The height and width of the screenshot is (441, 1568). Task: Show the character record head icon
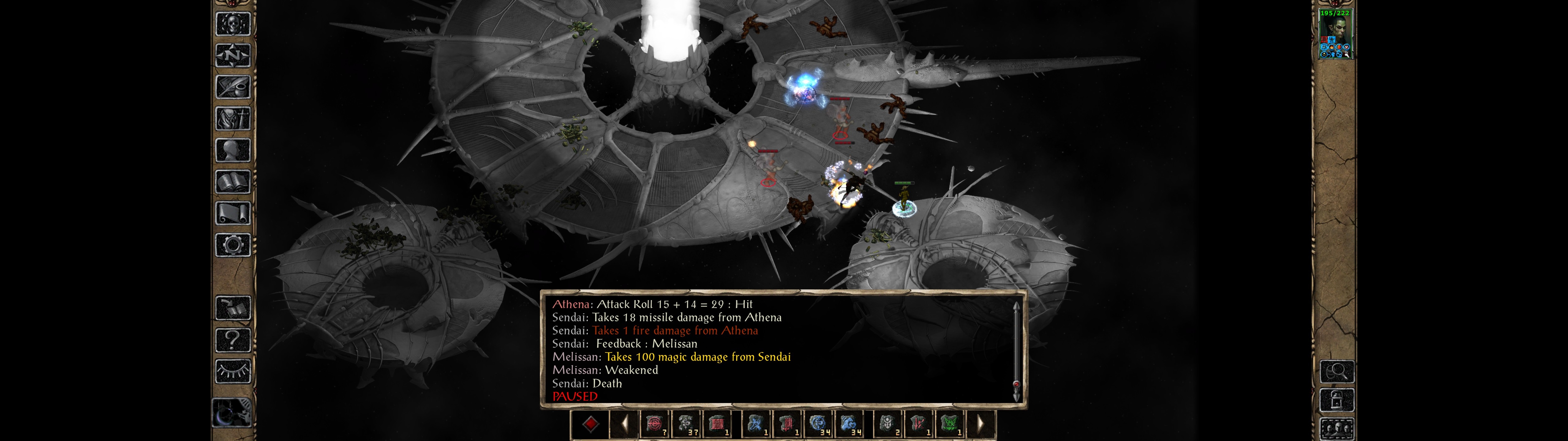[x=232, y=150]
